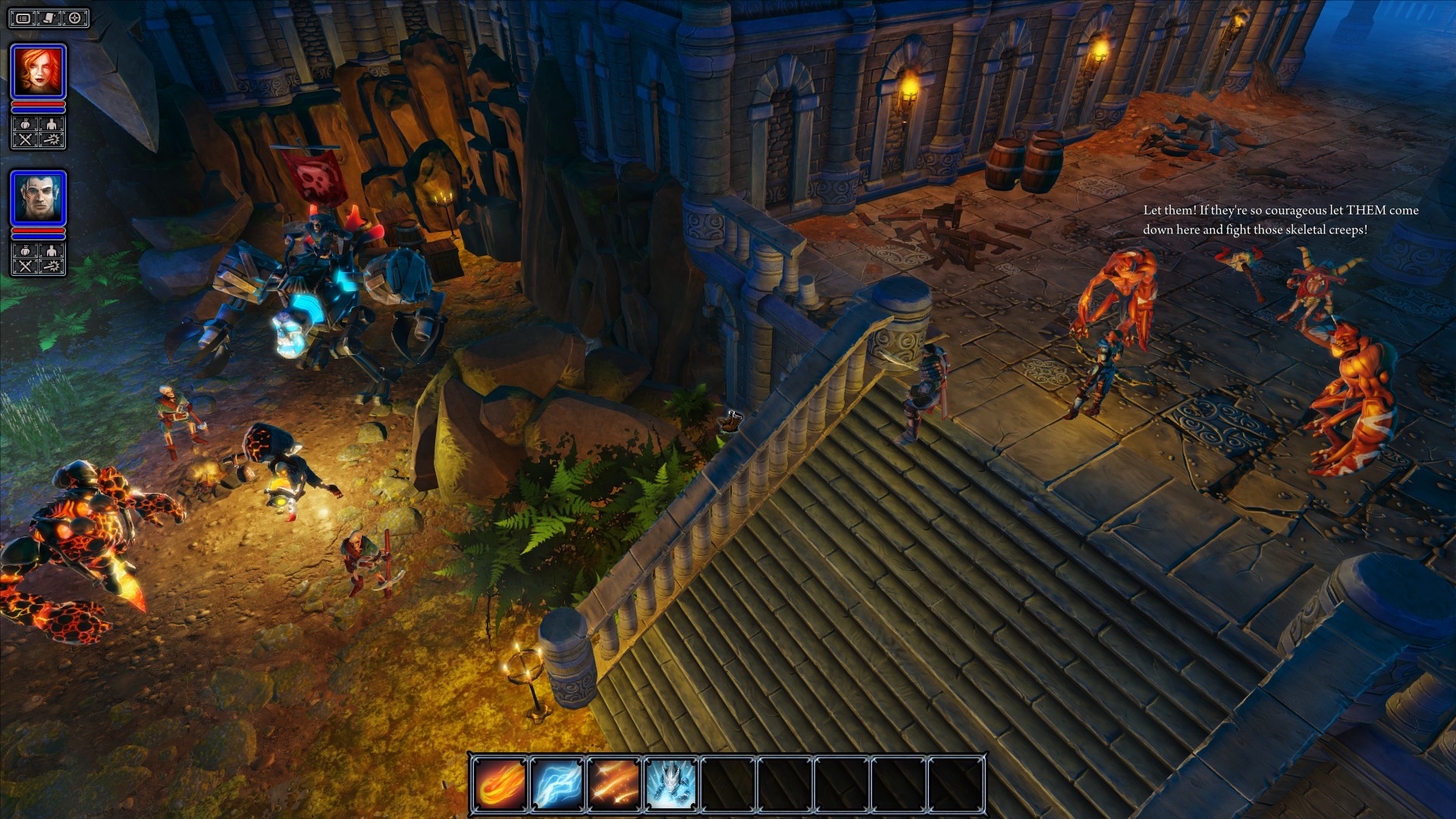The image size is (1456, 819).
Task: Click the magic wand icon under the top portrait
Action: coord(50,139)
